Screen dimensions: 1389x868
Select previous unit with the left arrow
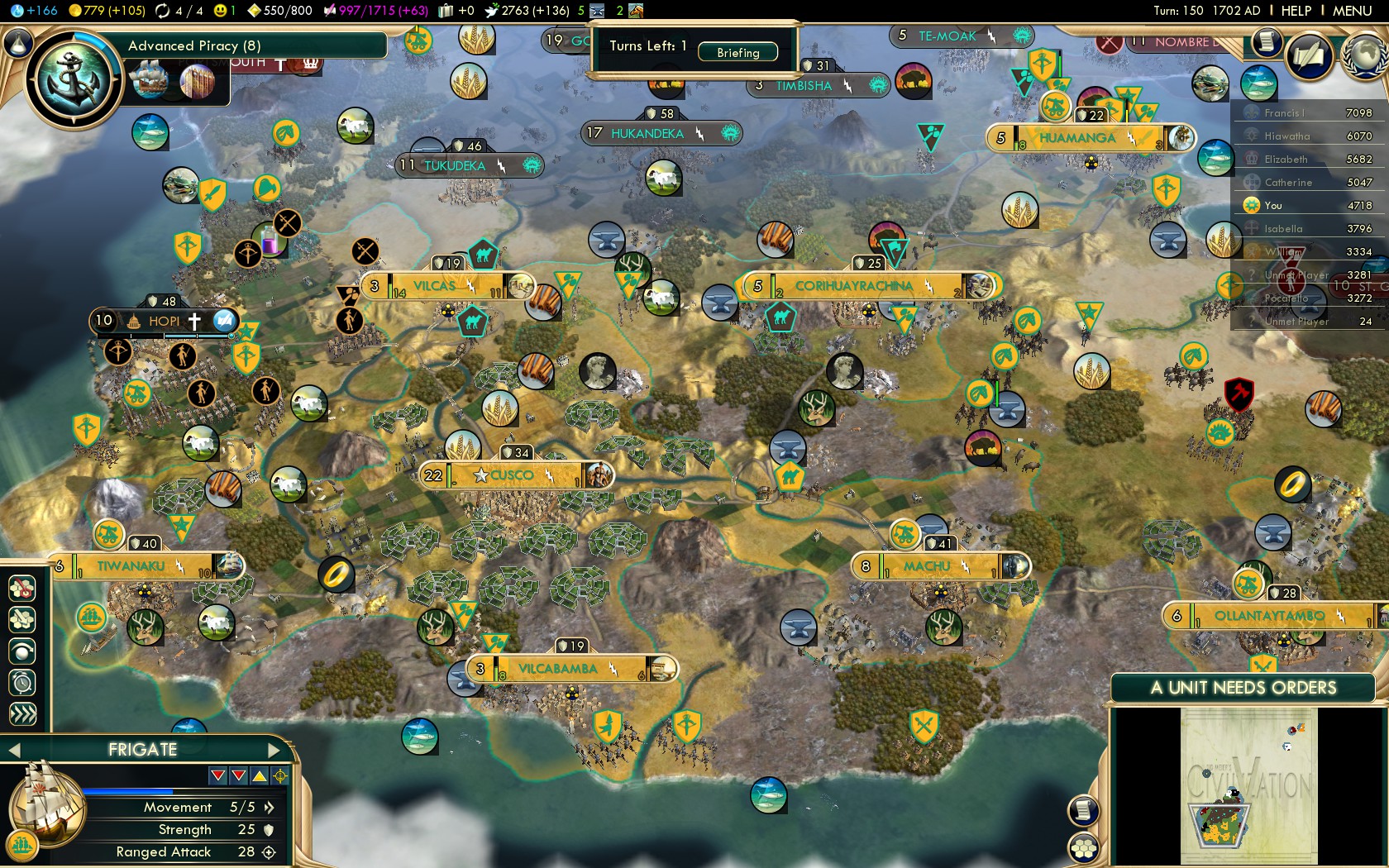click(14, 750)
